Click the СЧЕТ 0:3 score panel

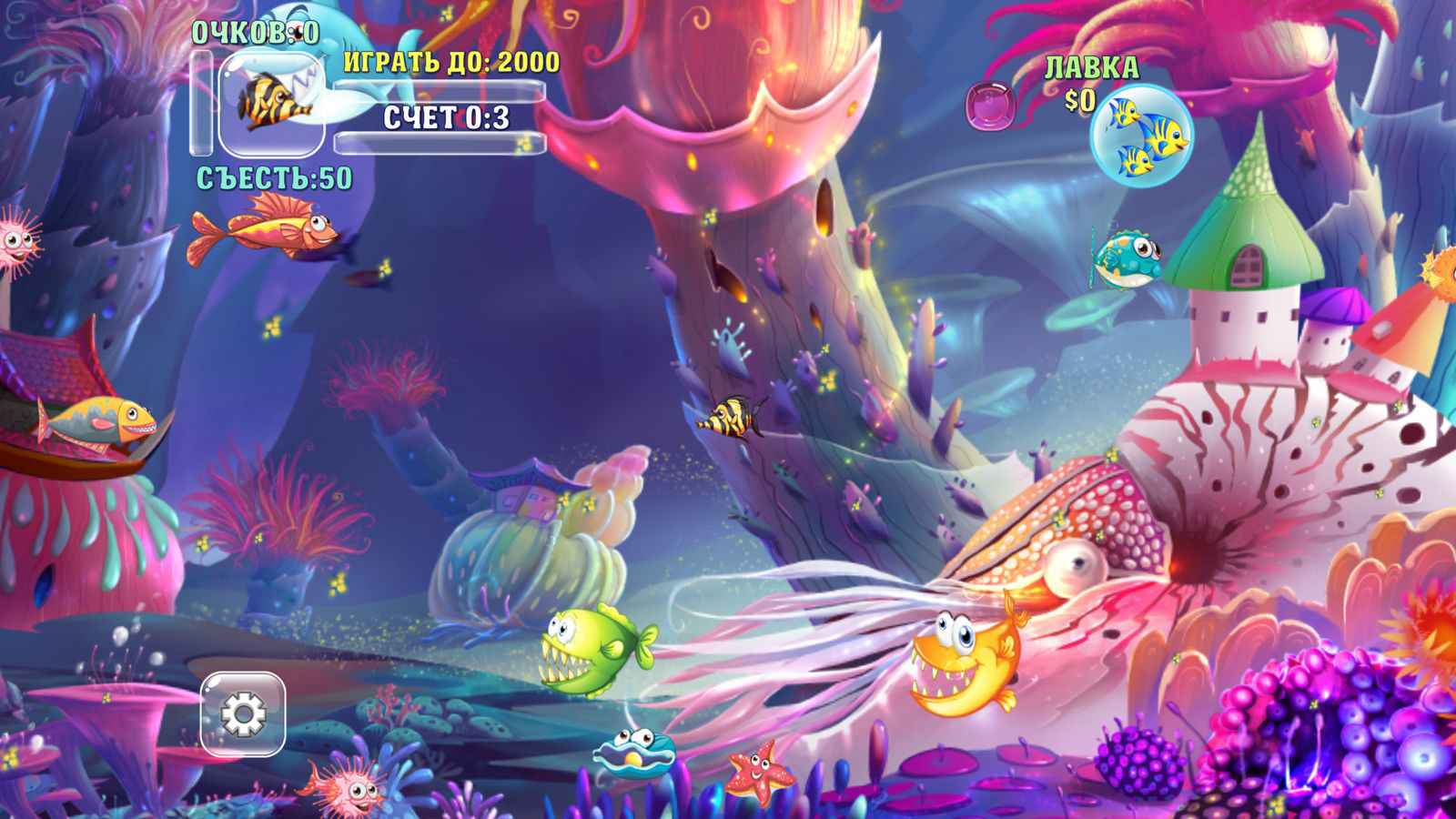[x=446, y=116]
